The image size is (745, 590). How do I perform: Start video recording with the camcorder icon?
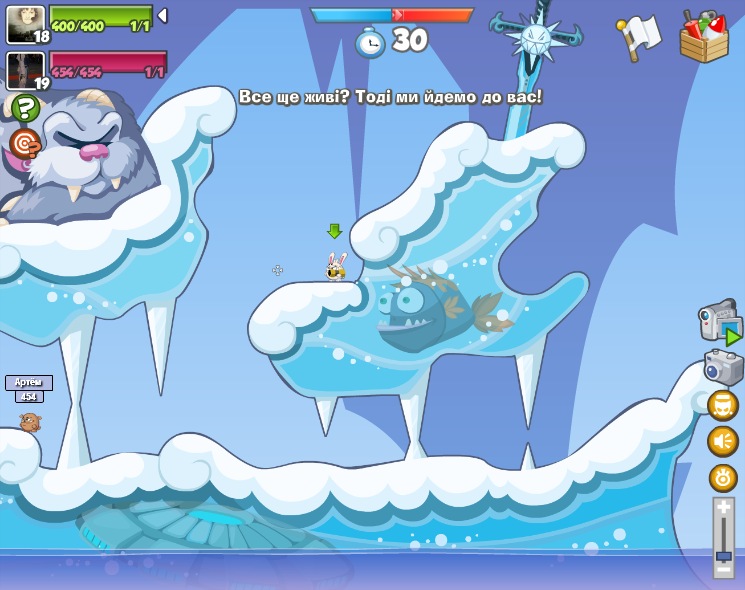pyautogui.click(x=720, y=322)
